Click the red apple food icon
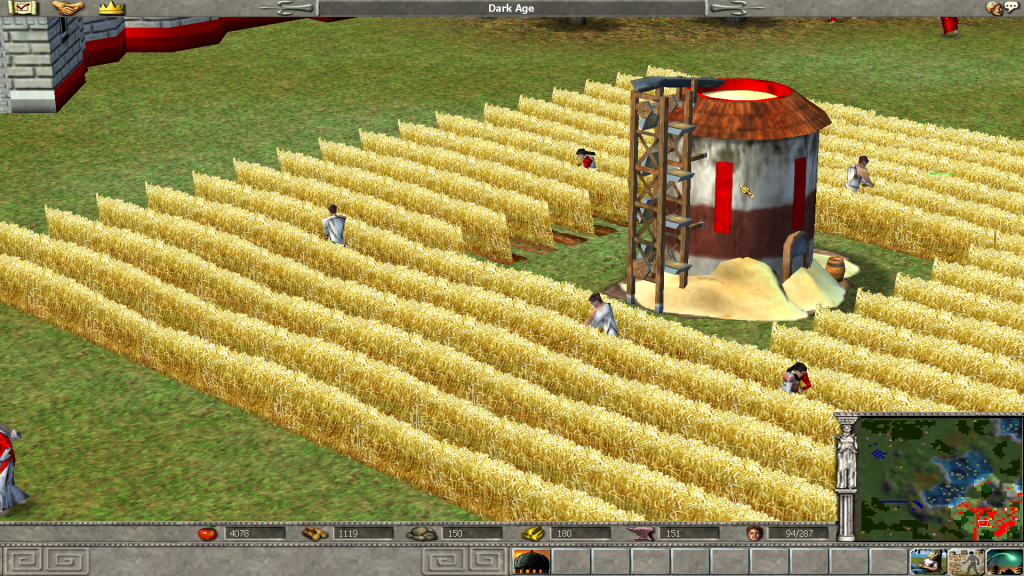 point(207,533)
